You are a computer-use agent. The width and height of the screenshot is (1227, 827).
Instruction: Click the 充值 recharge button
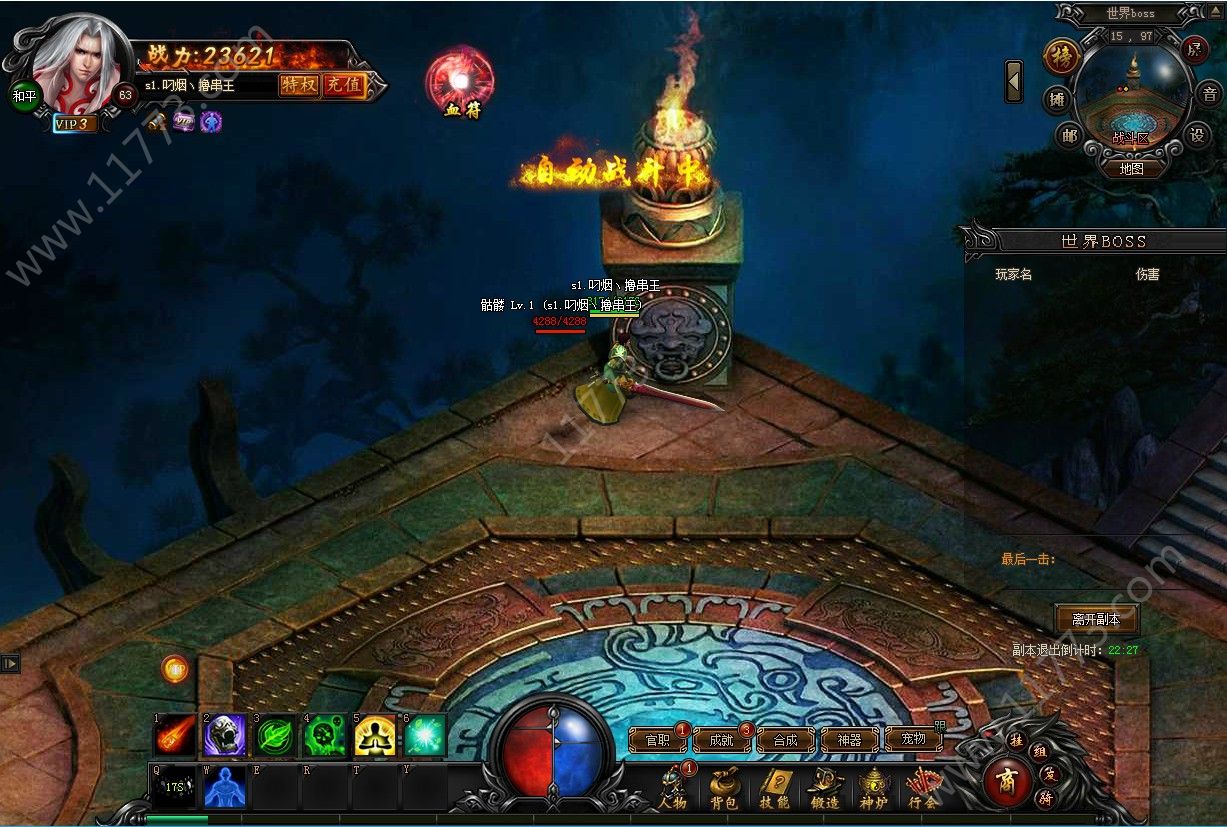click(x=343, y=85)
